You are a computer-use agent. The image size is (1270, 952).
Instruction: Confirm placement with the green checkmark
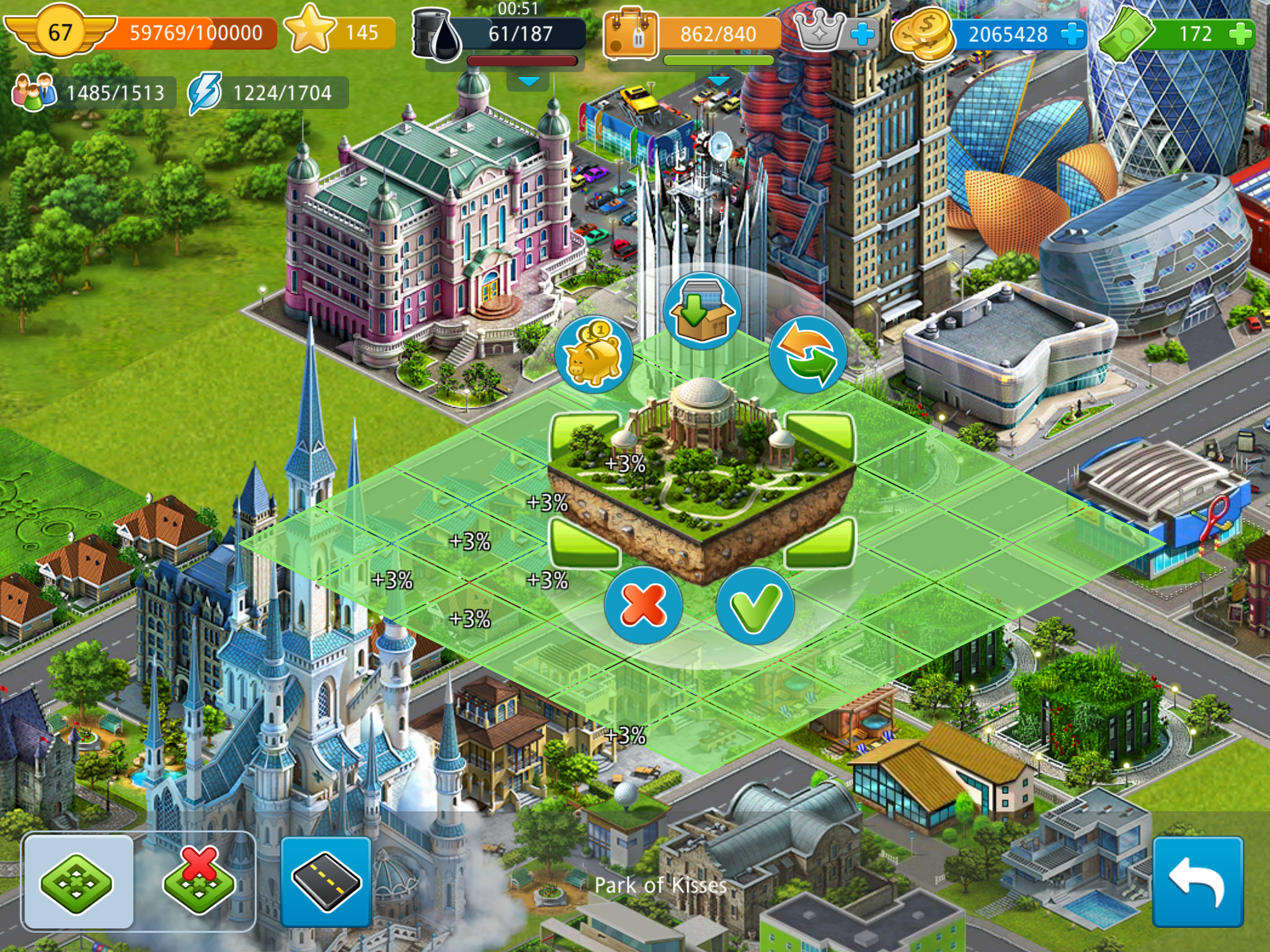(x=755, y=606)
